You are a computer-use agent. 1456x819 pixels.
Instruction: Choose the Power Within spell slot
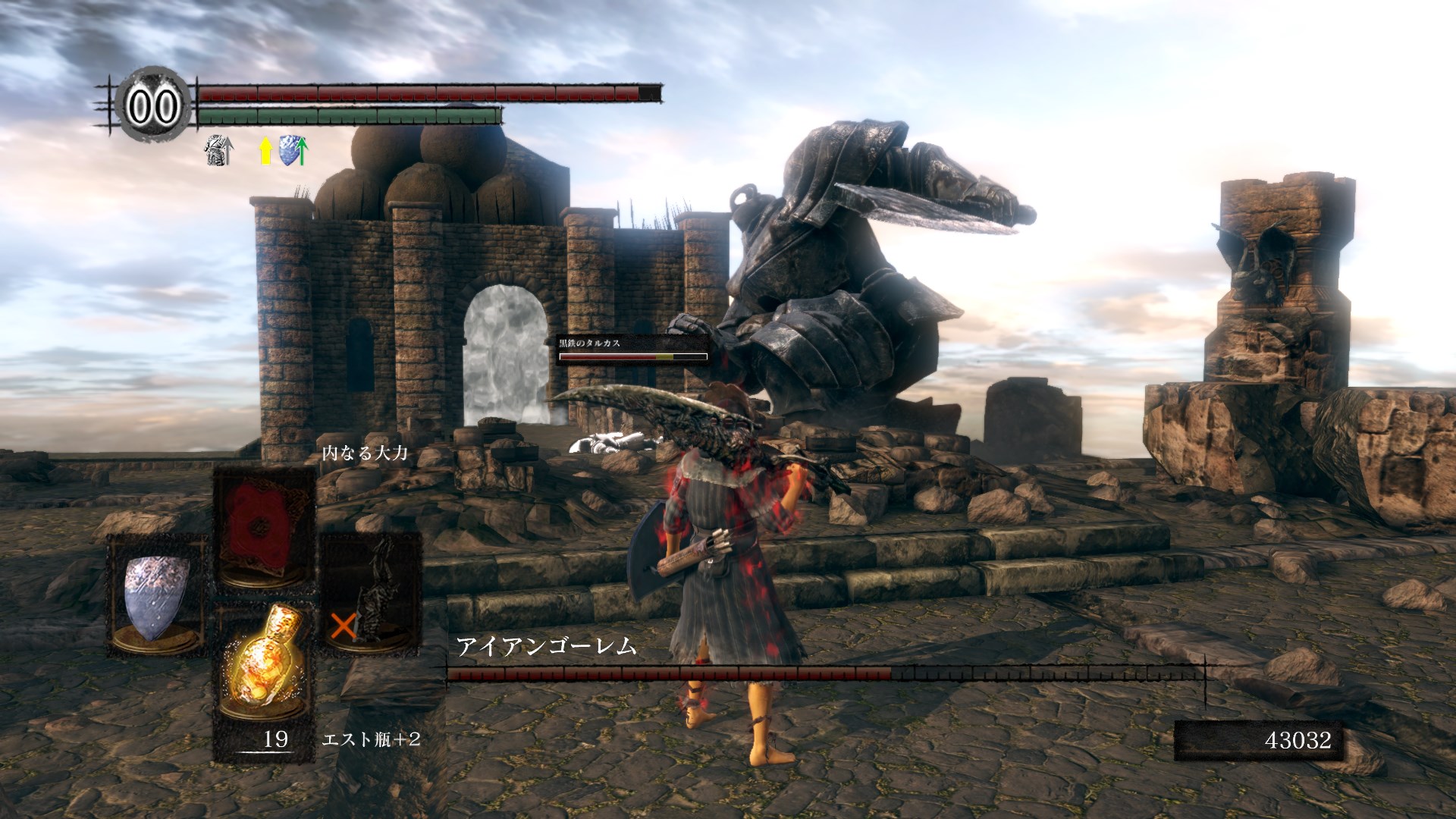[x=263, y=527]
